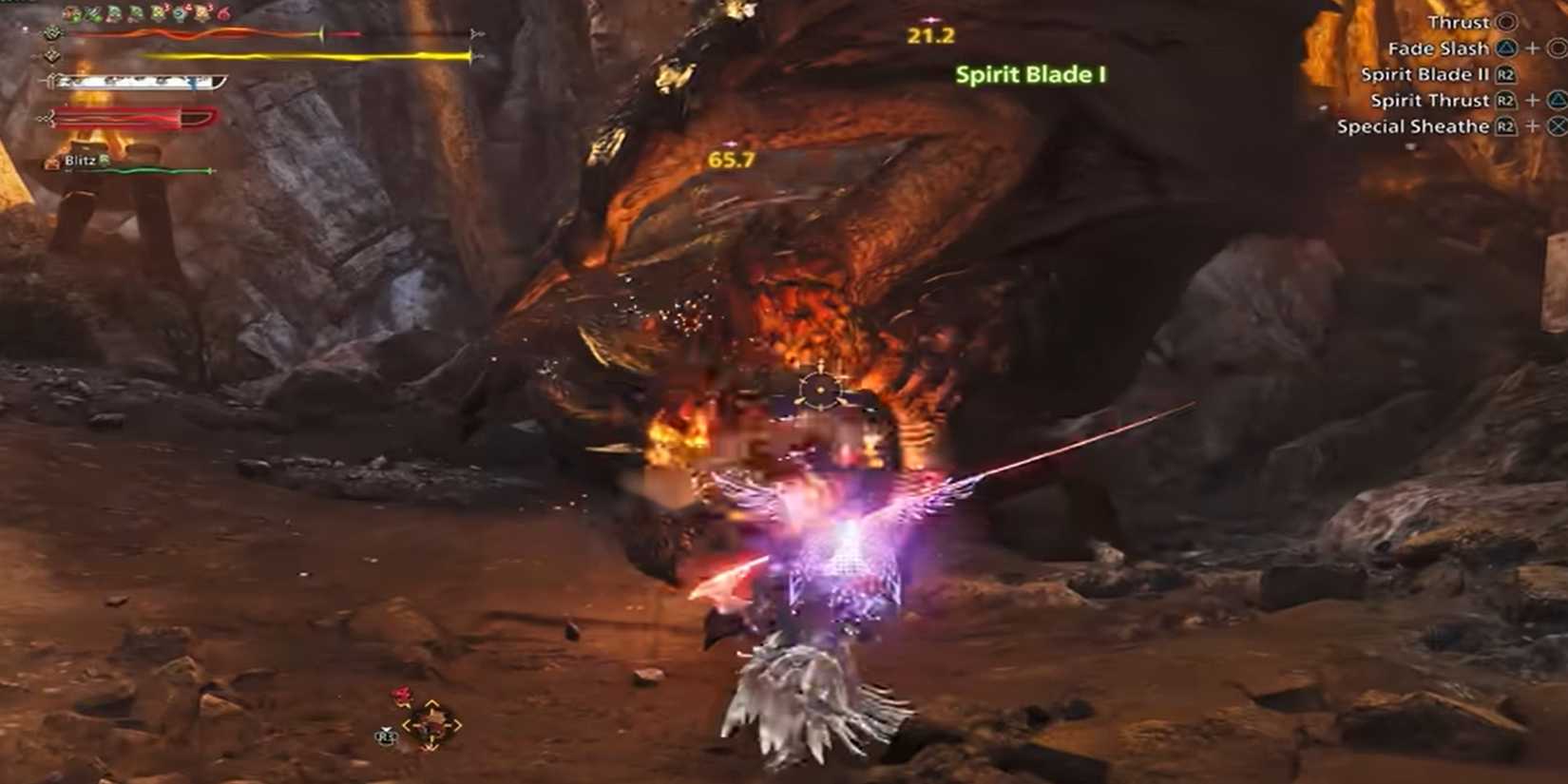Click the 65.7 damage number
The image size is (1568, 784).
pyautogui.click(x=730, y=161)
